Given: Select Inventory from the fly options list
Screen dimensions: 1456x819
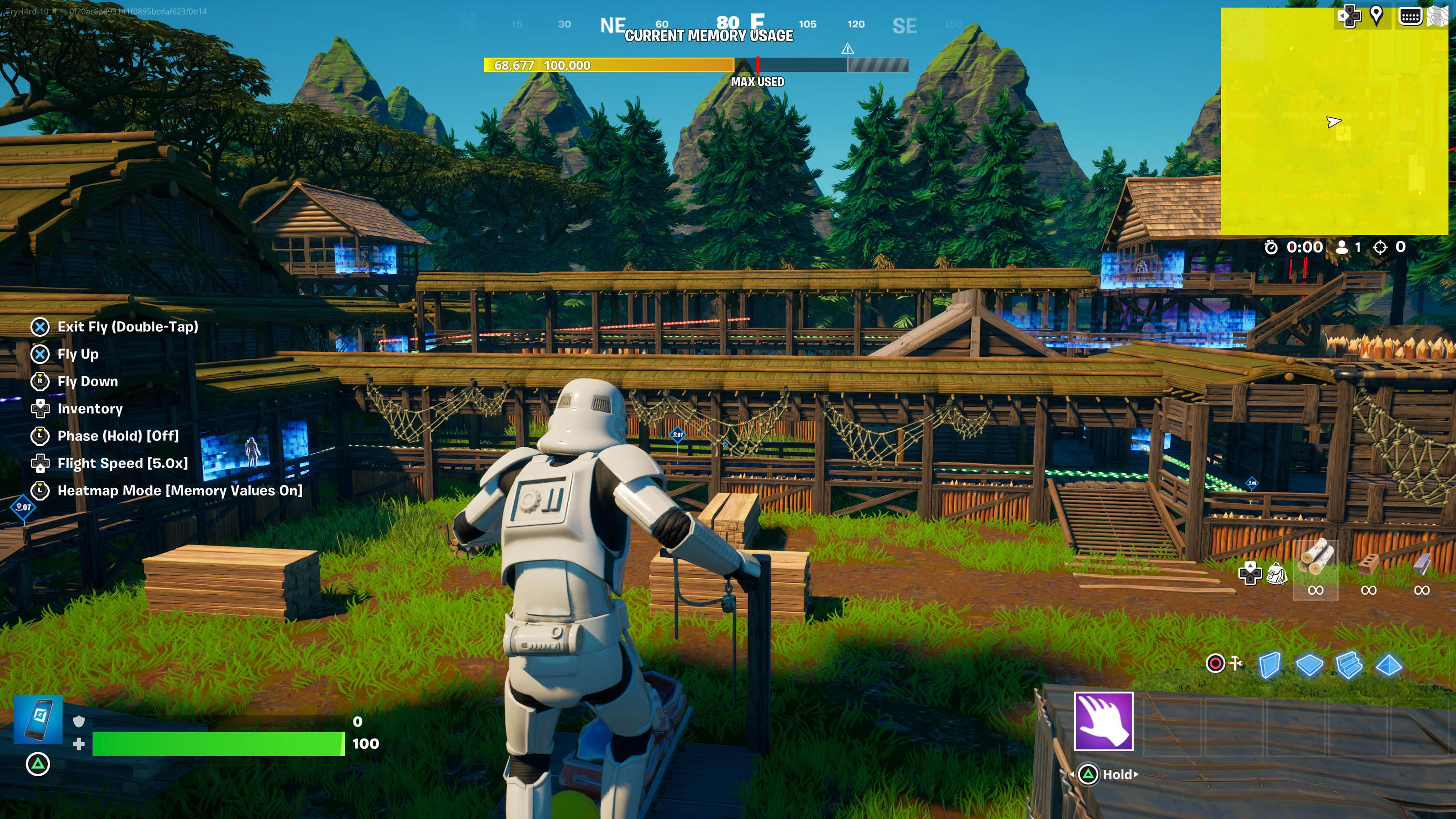Looking at the screenshot, I should pos(90,409).
